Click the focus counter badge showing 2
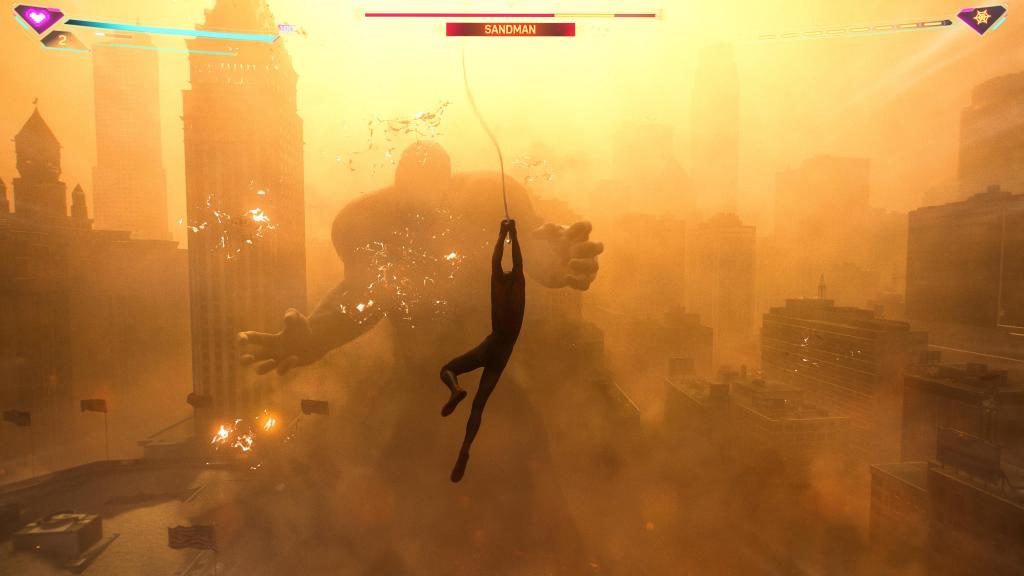This screenshot has width=1024, height=576. coord(62,41)
